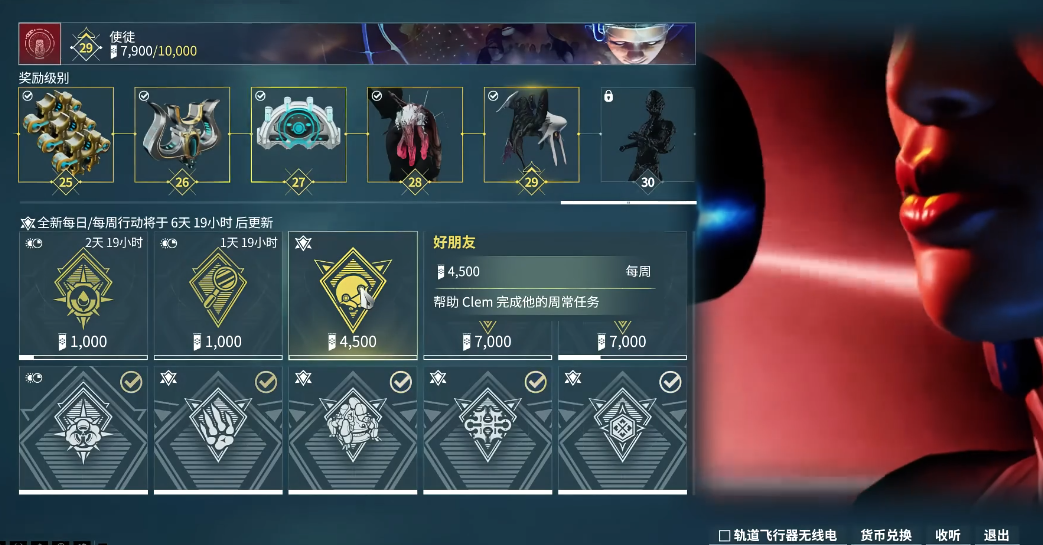
Task: Open the 货币兑换 currency exchange
Action: (886, 536)
